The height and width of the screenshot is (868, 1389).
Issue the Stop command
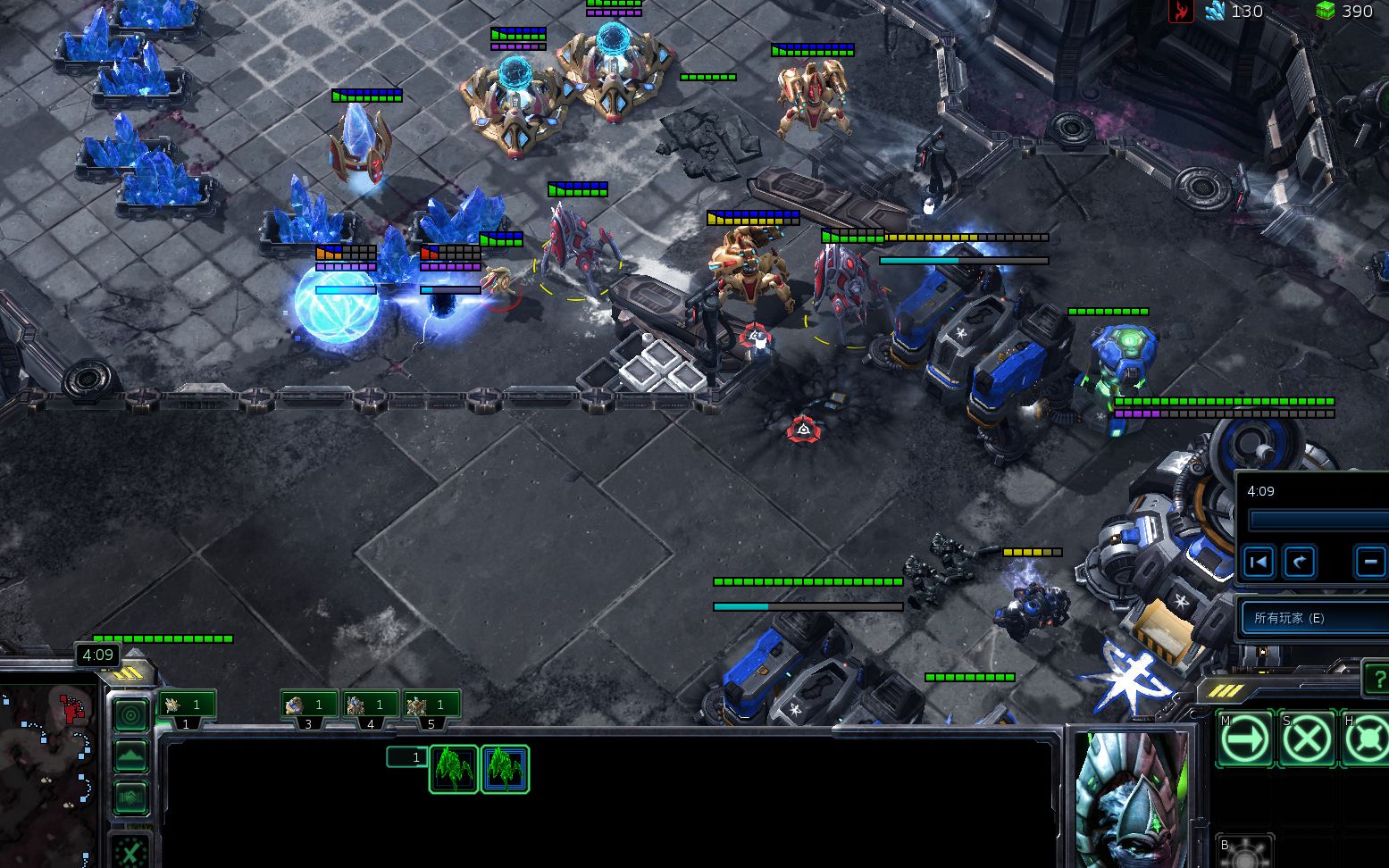coord(1308,739)
